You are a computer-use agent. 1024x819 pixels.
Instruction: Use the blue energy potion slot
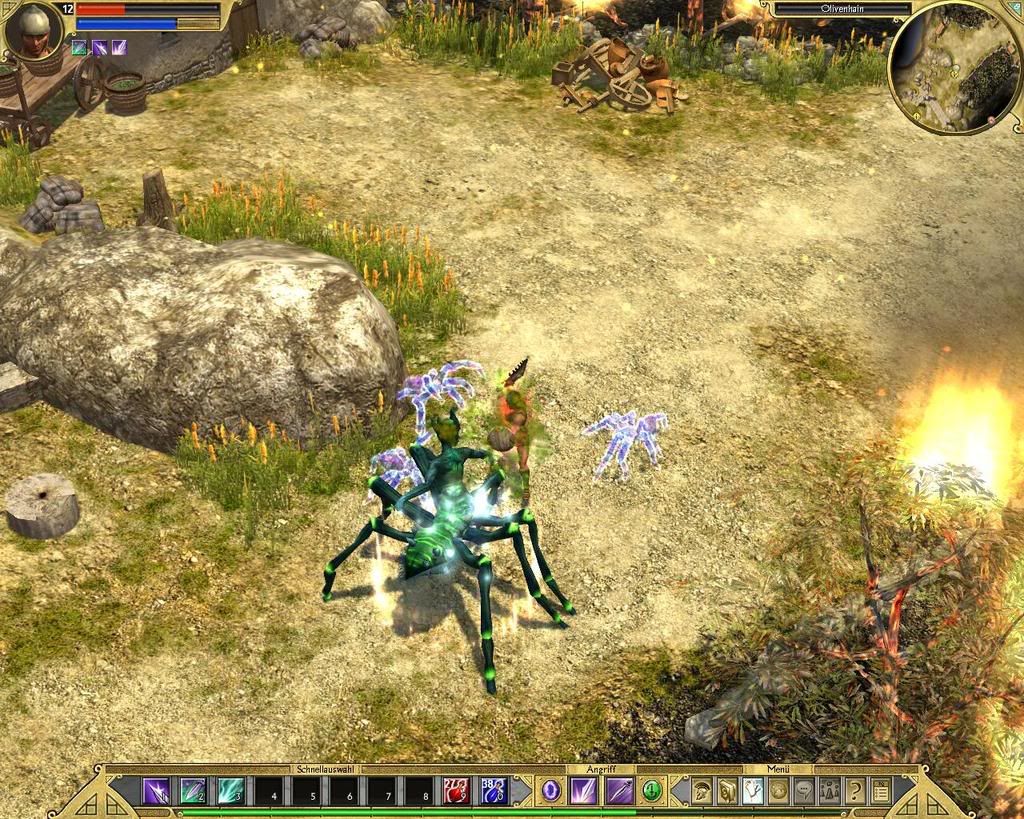[x=494, y=791]
